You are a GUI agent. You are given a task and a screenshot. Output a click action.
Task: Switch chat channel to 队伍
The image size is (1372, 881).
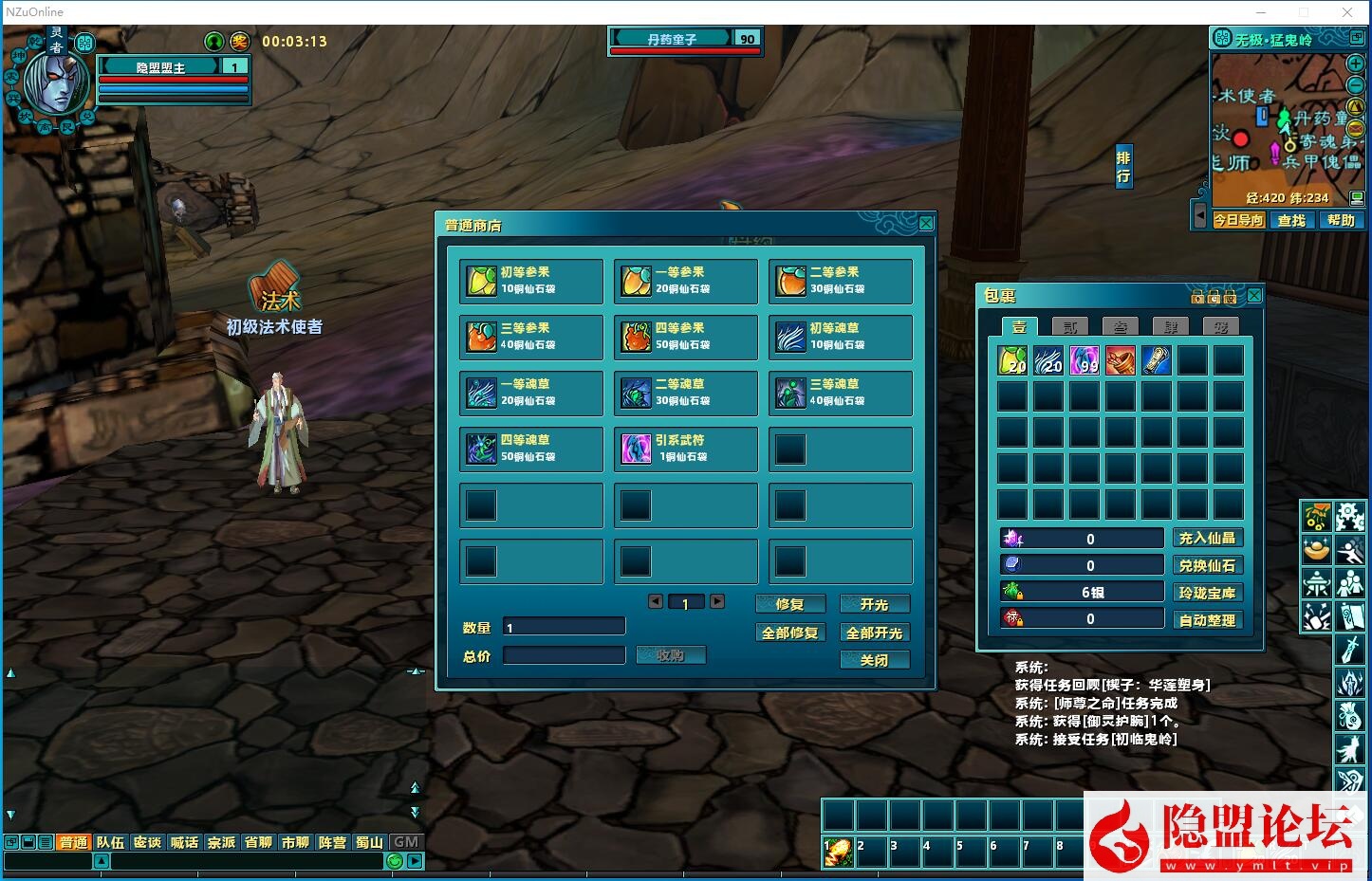[110, 842]
